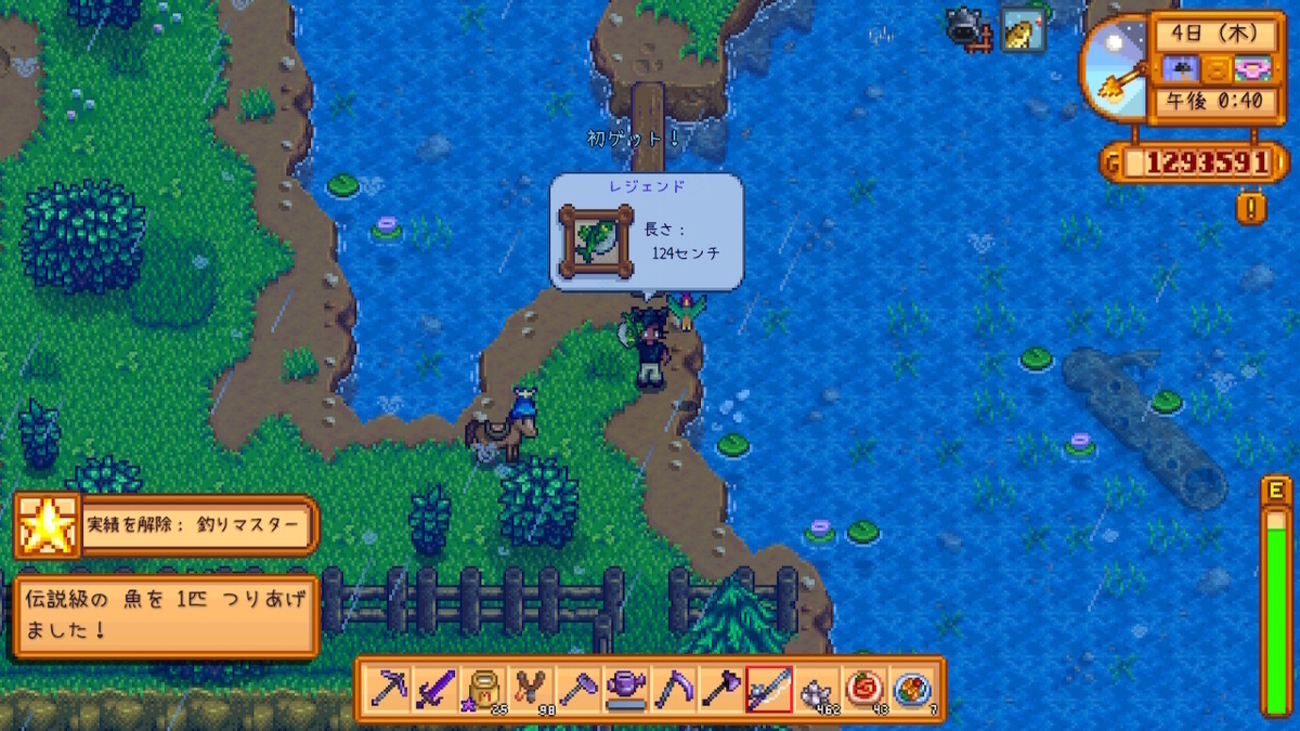Click the highlighted fishing rod slot
The height and width of the screenshot is (731, 1300).
pos(768,689)
